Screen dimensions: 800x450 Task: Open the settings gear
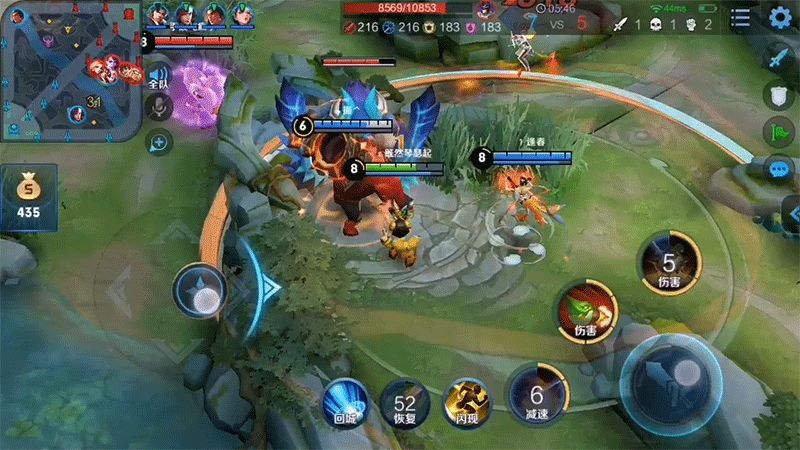[780, 17]
